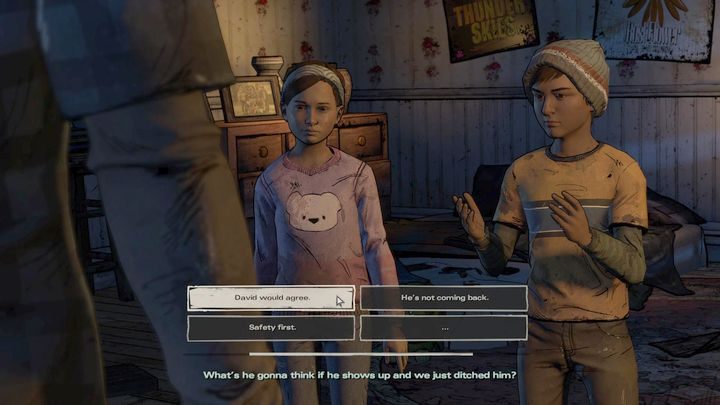Pick the "Safety first." dialogue option

(x=271, y=327)
